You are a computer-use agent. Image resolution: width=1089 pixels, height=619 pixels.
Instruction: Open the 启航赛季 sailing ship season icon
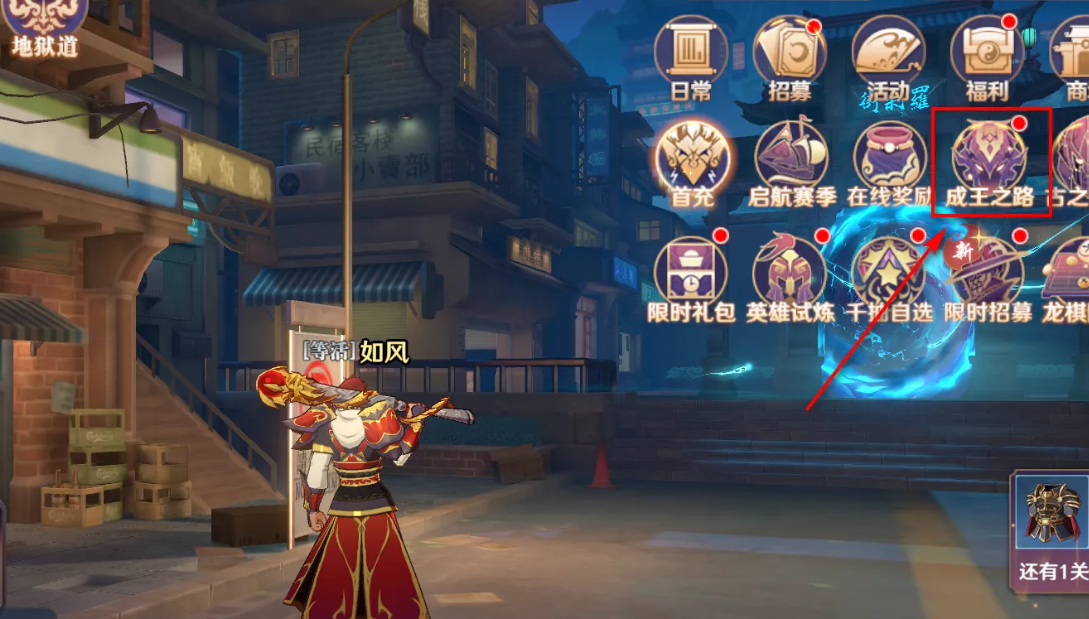coord(790,160)
